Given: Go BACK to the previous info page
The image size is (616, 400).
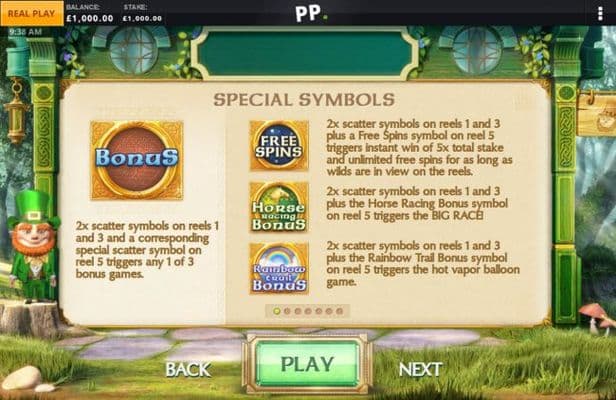Looking at the screenshot, I should 188,369.
